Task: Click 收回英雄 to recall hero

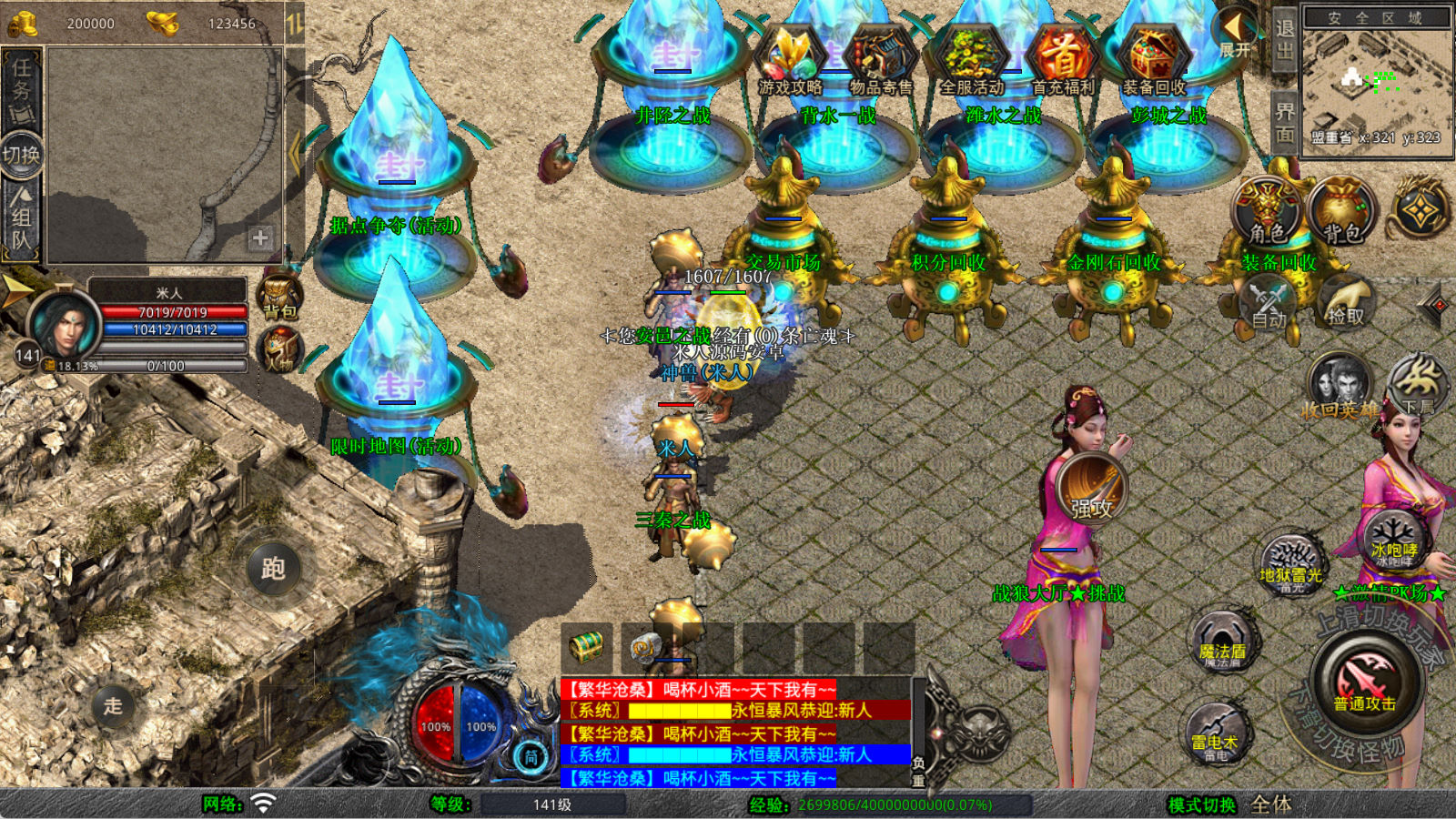Action: (x=1339, y=387)
